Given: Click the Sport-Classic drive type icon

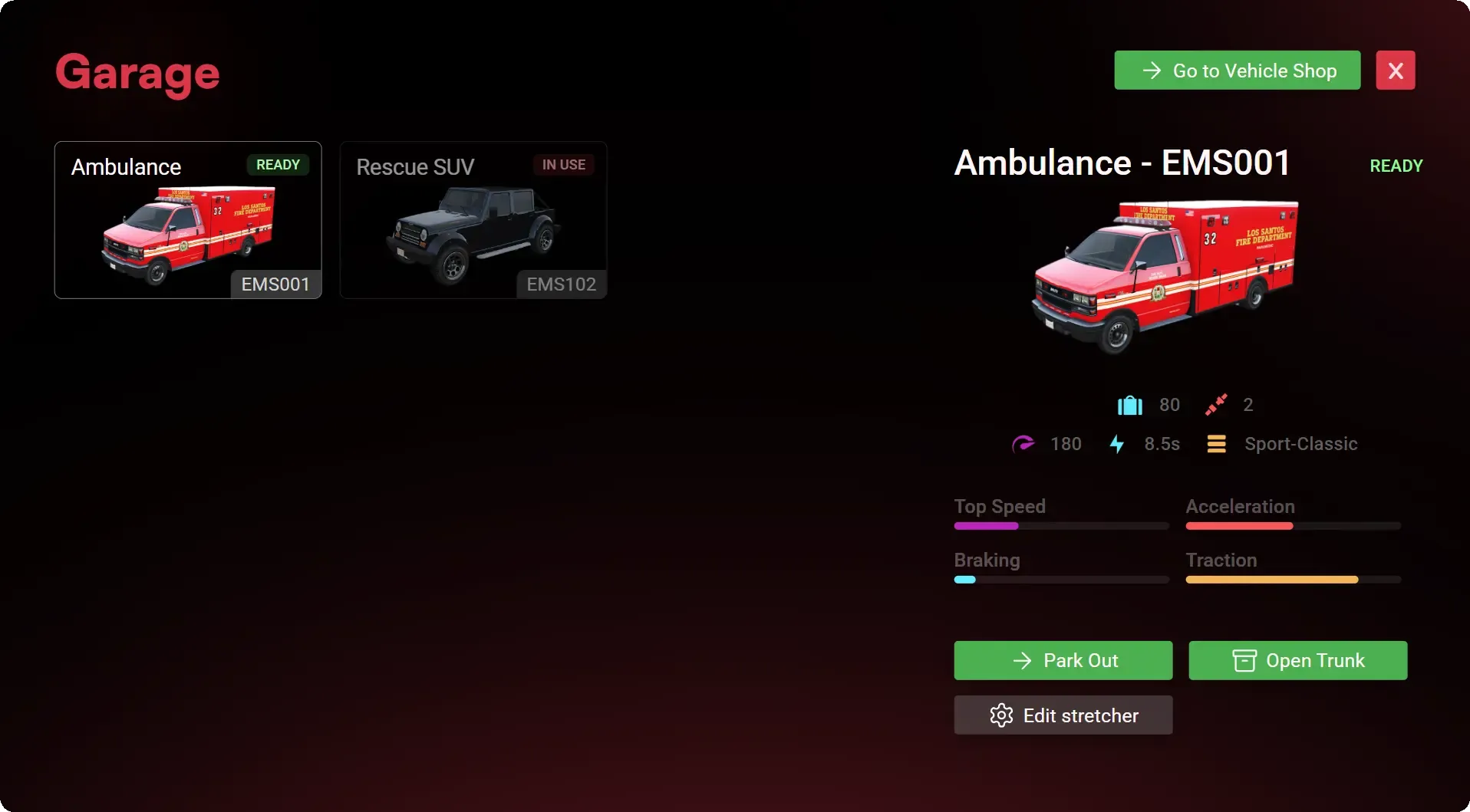Looking at the screenshot, I should click(x=1217, y=444).
